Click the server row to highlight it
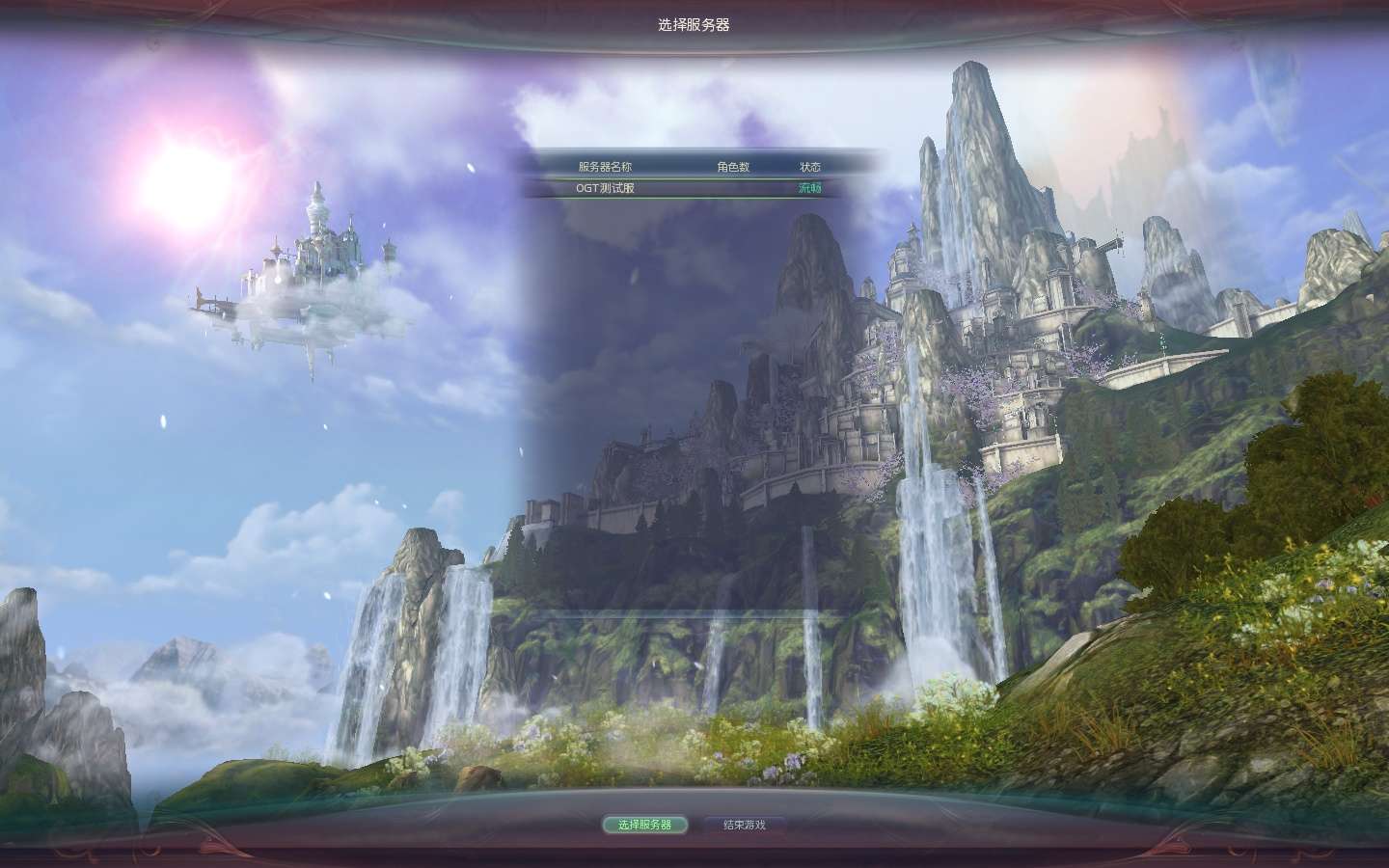Screen dimensions: 1389x868 675,190
